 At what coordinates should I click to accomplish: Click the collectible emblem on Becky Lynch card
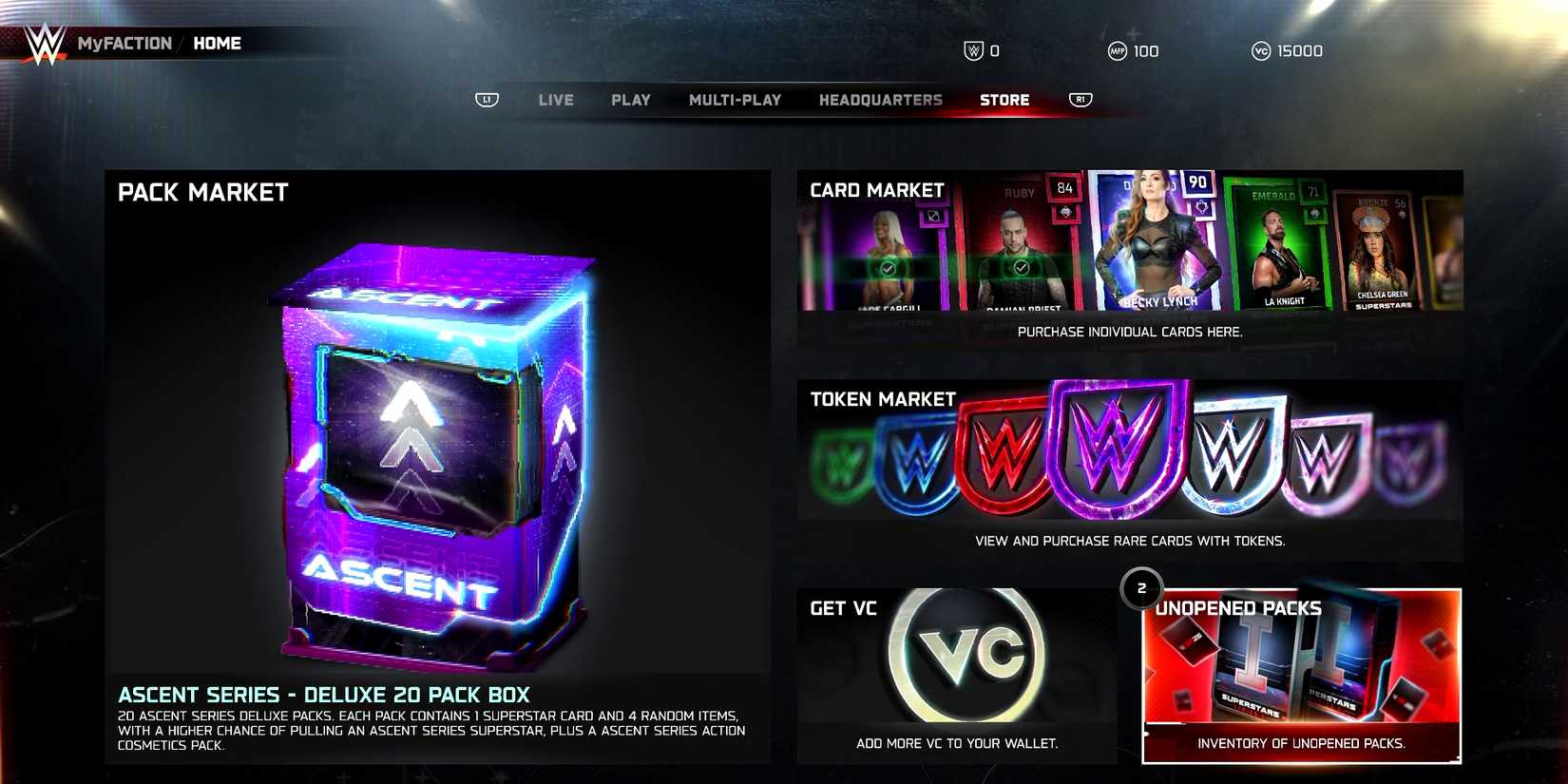1201,208
